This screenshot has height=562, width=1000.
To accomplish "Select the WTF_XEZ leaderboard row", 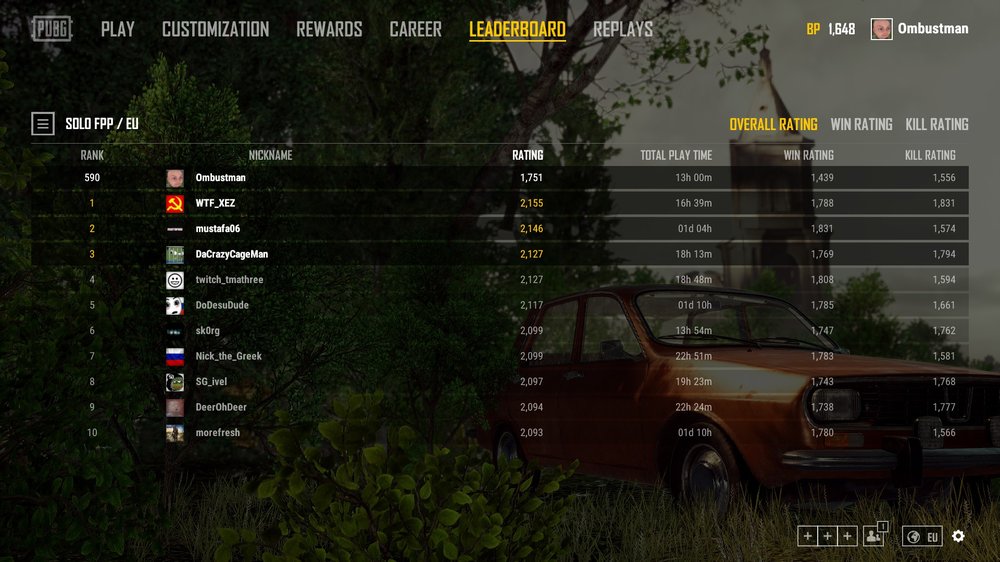I will [216, 203].
